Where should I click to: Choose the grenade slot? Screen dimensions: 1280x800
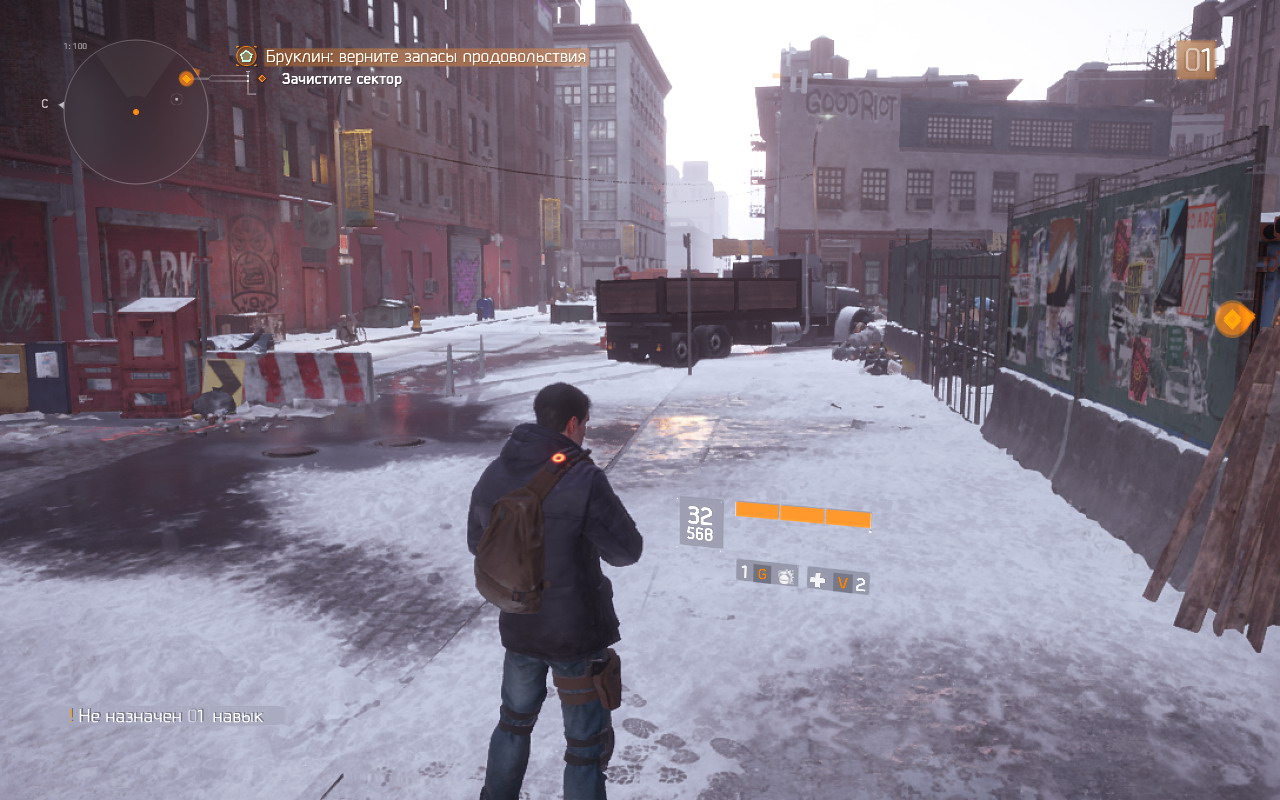click(768, 574)
